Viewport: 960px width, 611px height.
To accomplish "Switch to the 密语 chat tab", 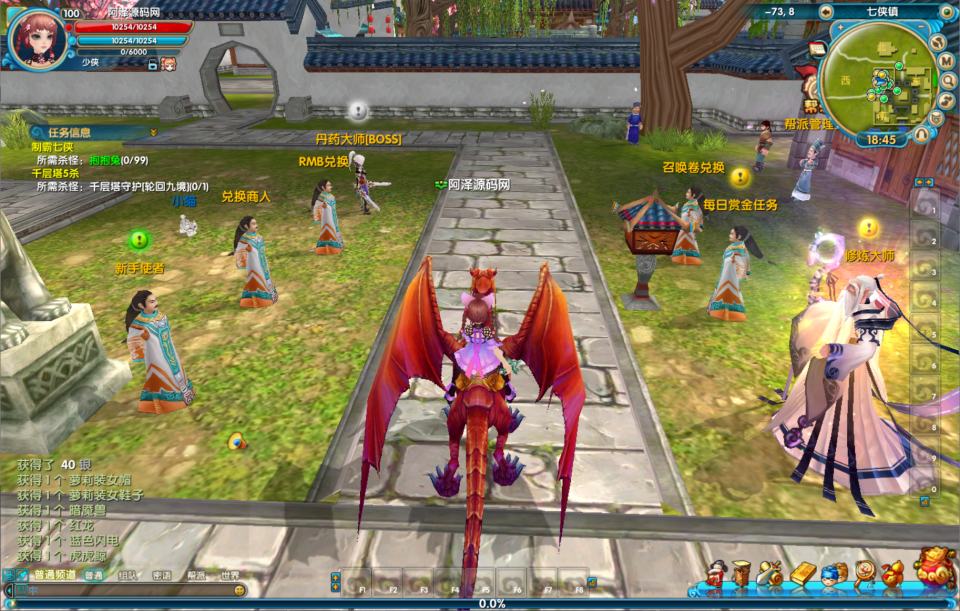I will [162, 575].
